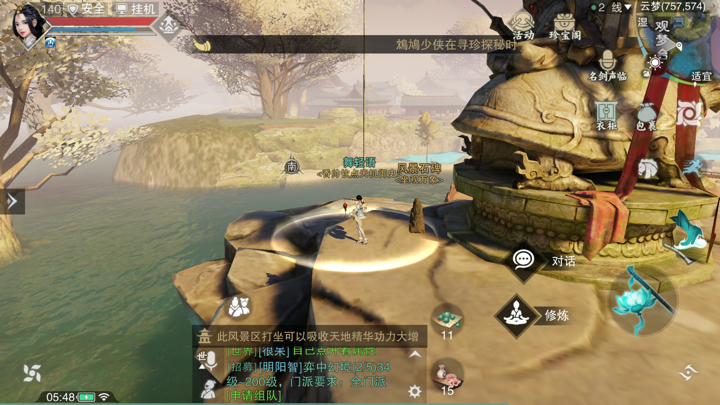Open the 衣柜 wardrobe

606,114
